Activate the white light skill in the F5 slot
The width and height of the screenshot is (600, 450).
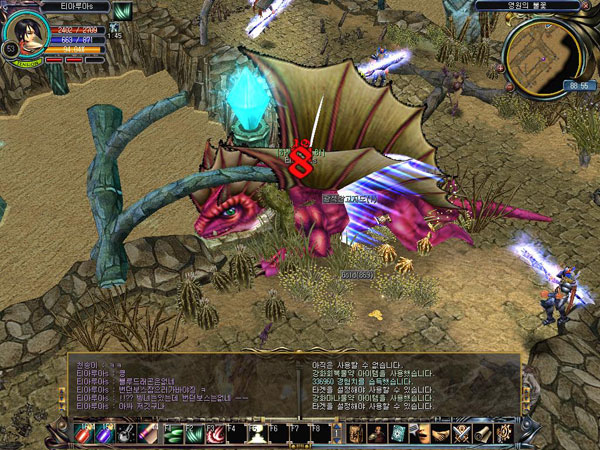(x=255, y=435)
